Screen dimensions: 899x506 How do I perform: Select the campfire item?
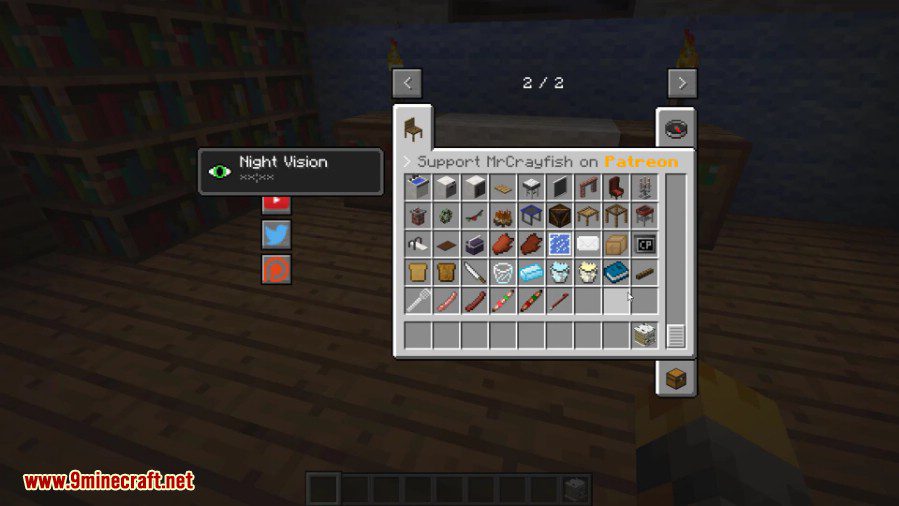(502, 215)
